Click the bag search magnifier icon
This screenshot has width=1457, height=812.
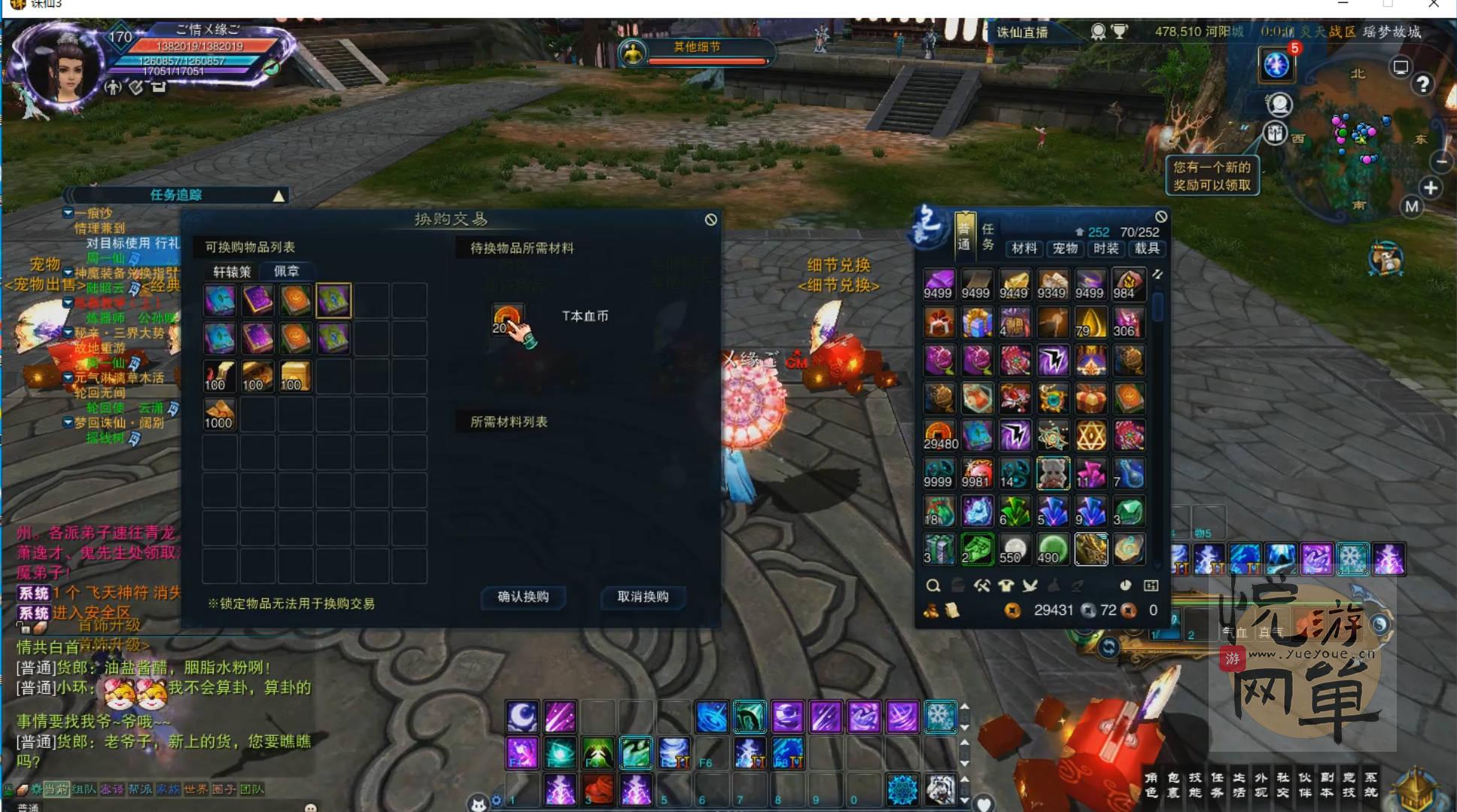click(933, 585)
